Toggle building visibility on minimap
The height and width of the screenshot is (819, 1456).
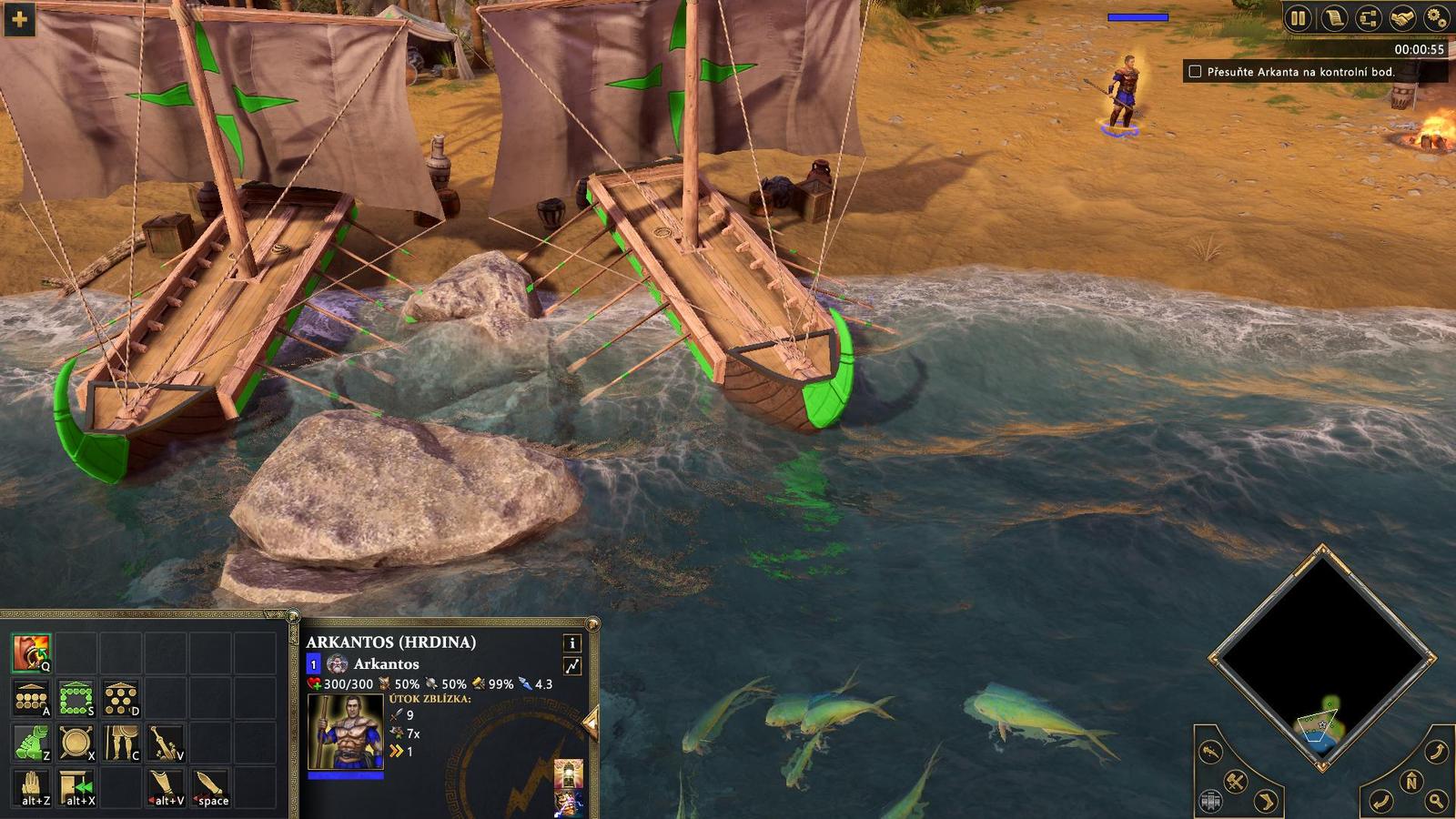(1210, 799)
